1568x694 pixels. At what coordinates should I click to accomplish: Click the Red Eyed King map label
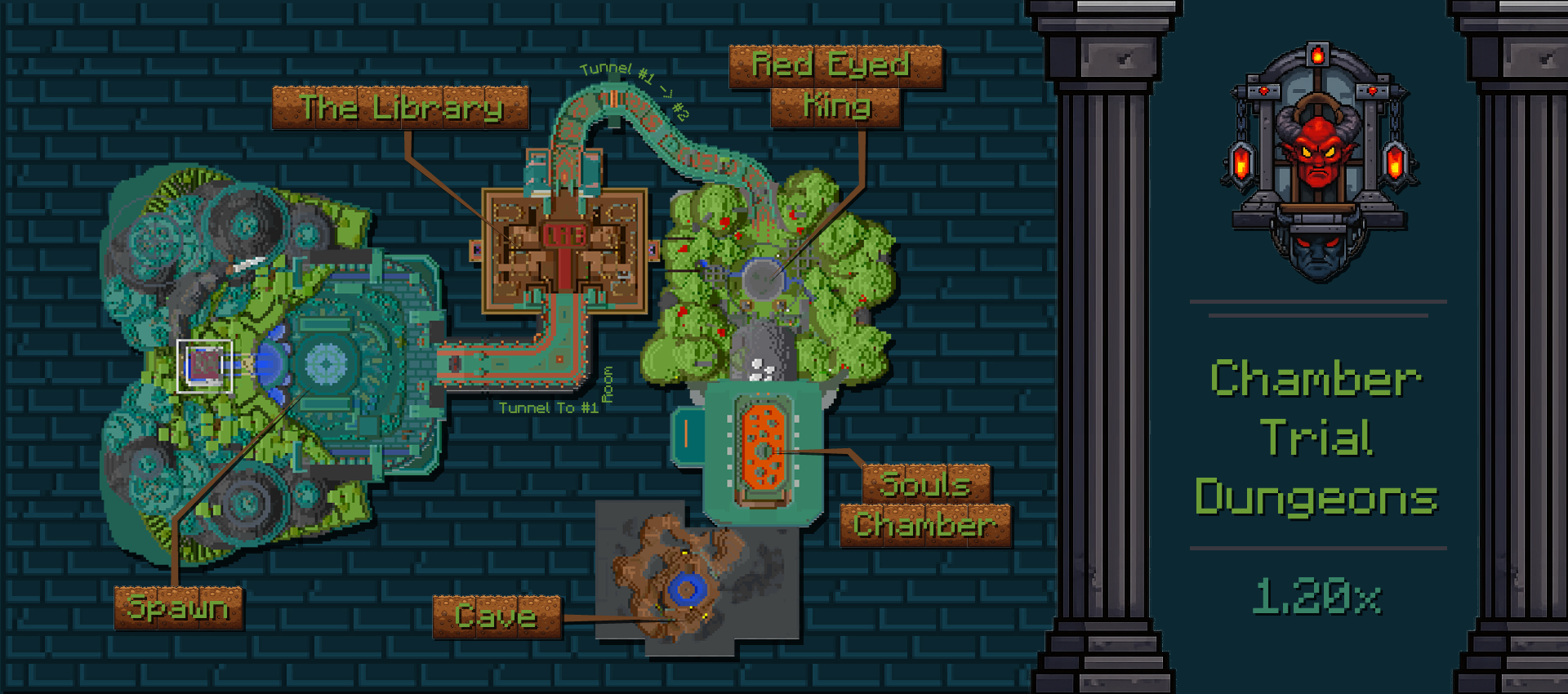[x=835, y=87]
